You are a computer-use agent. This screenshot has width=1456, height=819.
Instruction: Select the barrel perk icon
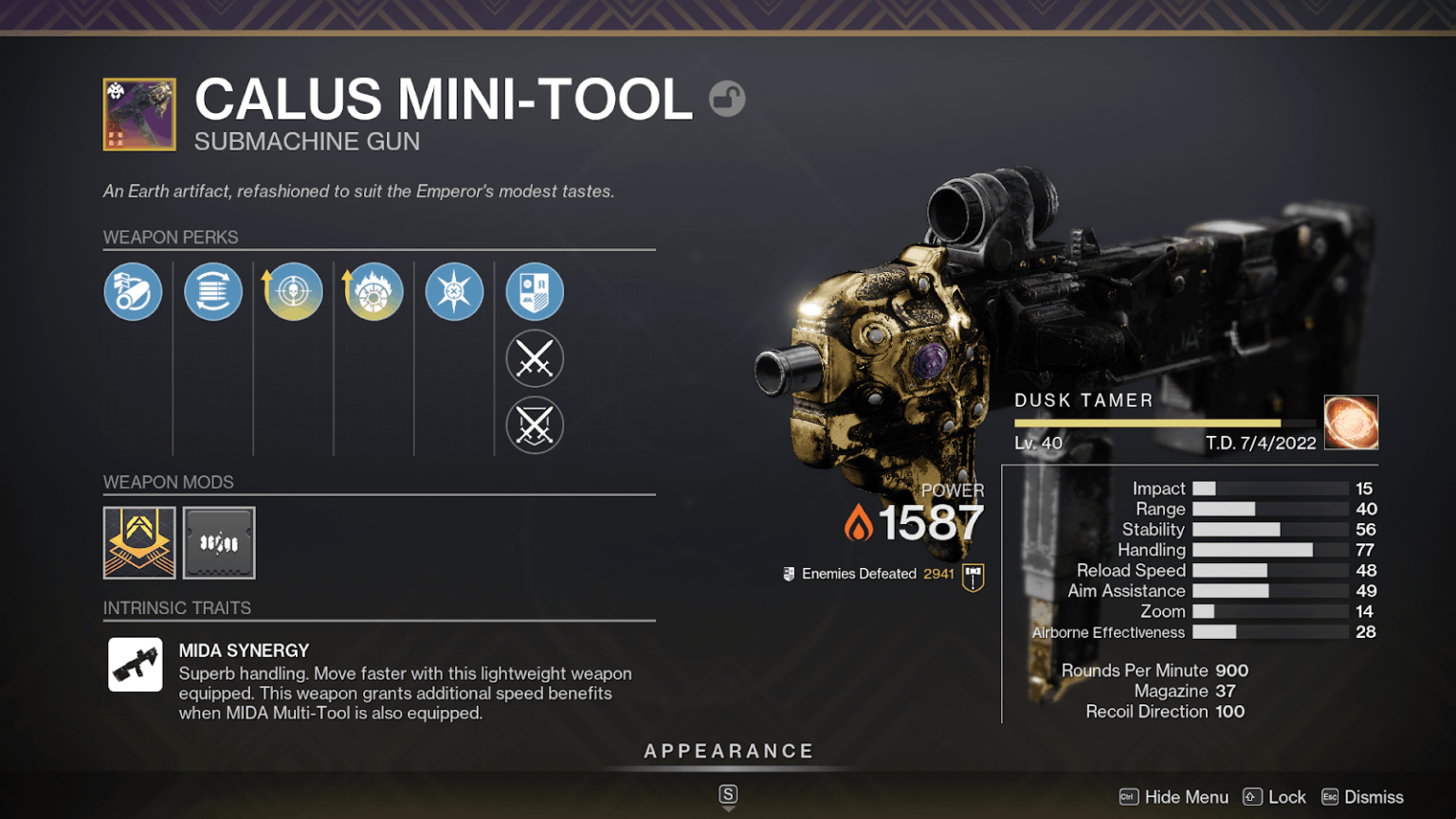coord(133,291)
